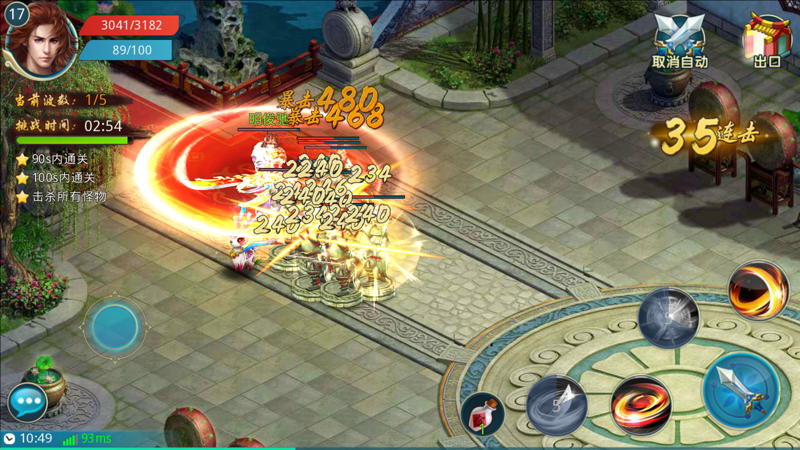Use the red health potion
Image resolution: width=800 pixels, height=450 pixels.
point(483,414)
